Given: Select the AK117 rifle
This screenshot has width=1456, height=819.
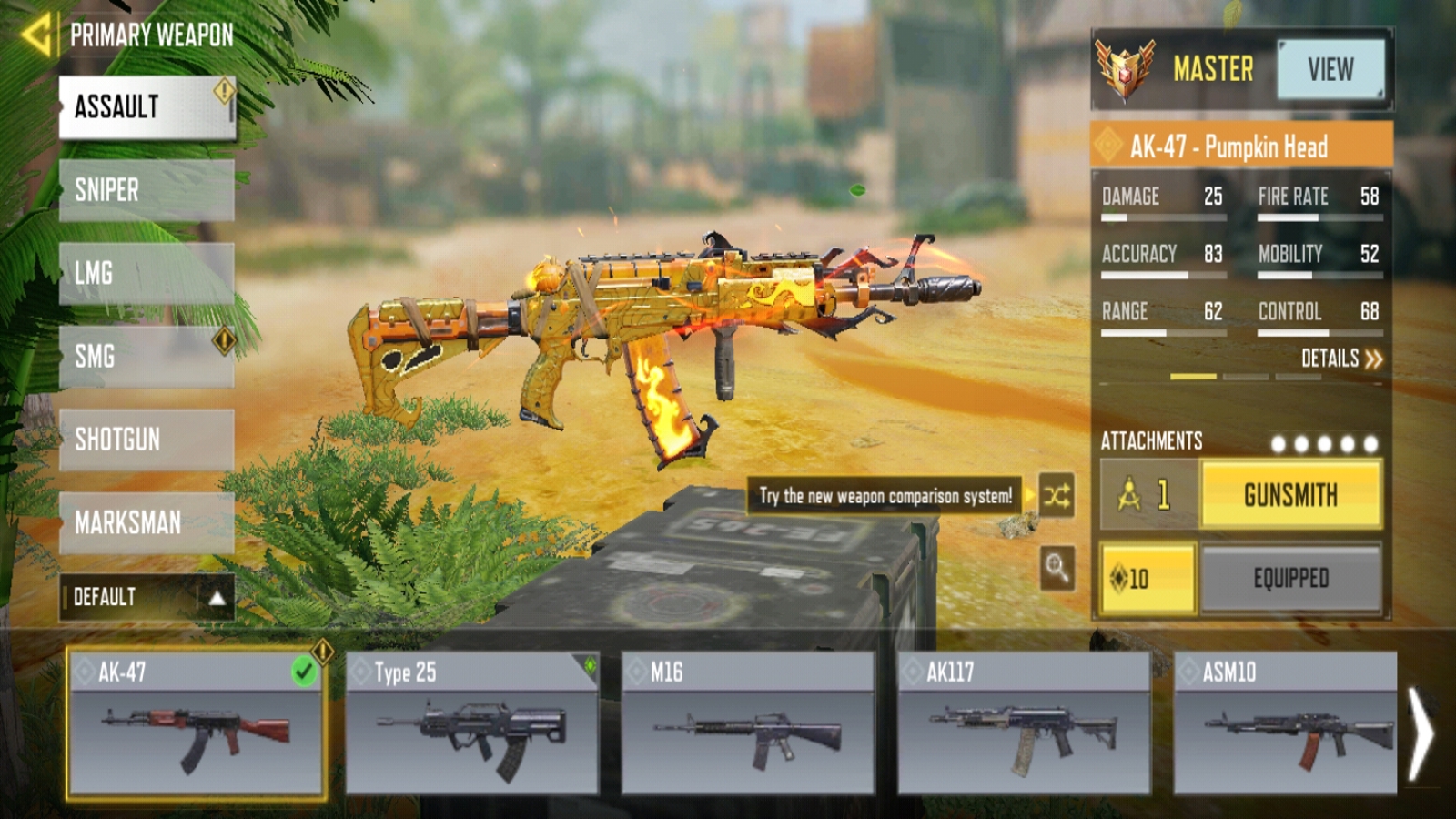Looking at the screenshot, I should point(1024,723).
